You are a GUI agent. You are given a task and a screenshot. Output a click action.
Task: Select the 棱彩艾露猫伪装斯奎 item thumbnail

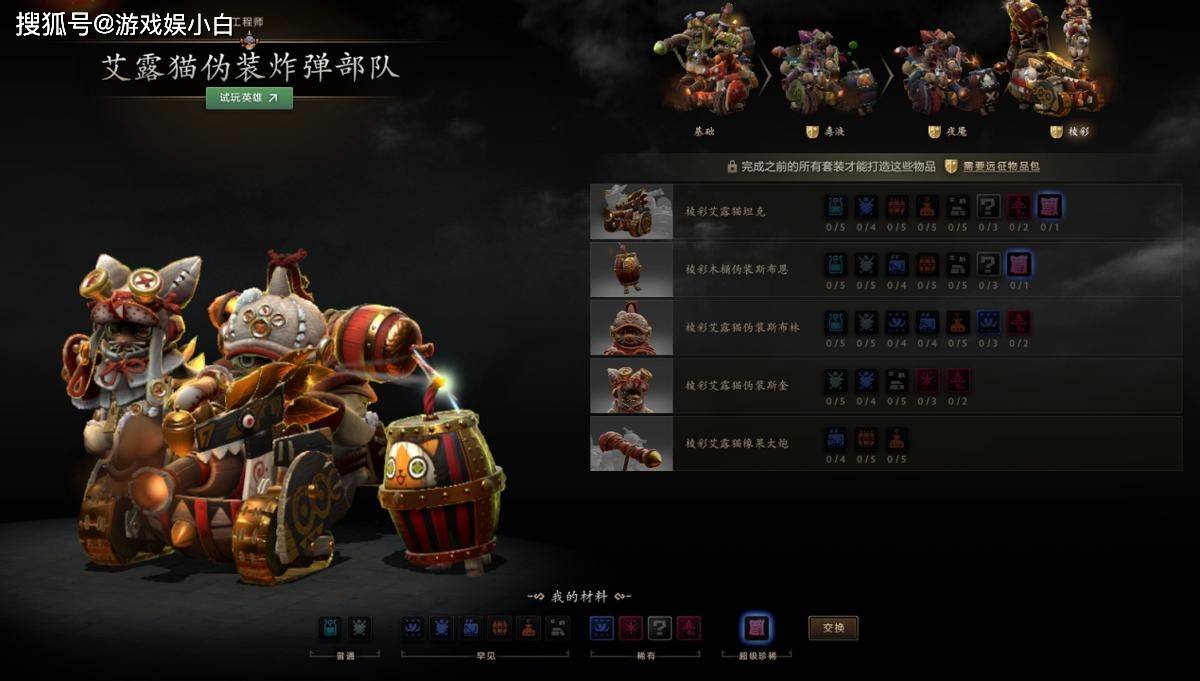point(631,385)
